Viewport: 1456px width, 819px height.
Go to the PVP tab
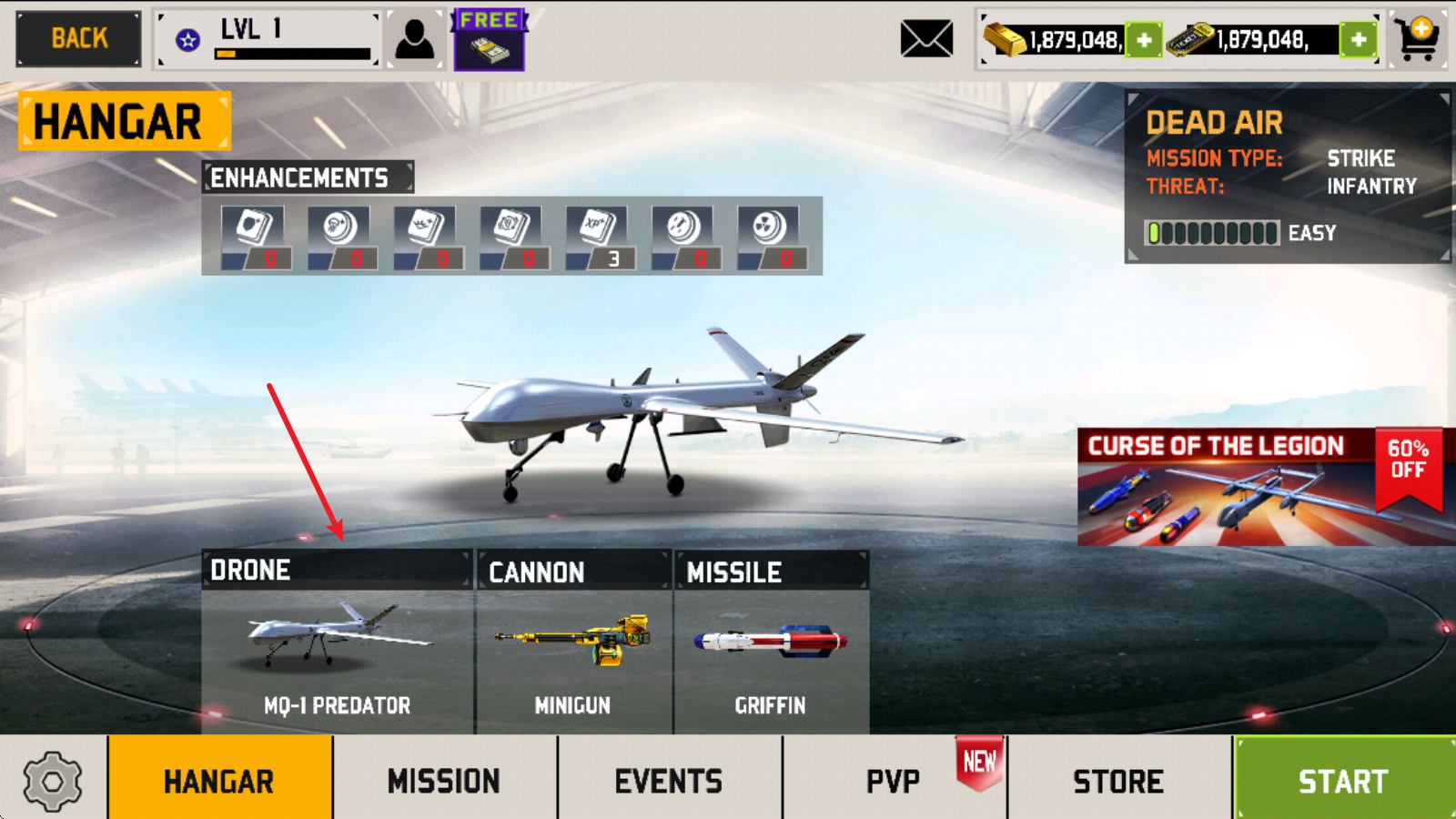pos(893,780)
